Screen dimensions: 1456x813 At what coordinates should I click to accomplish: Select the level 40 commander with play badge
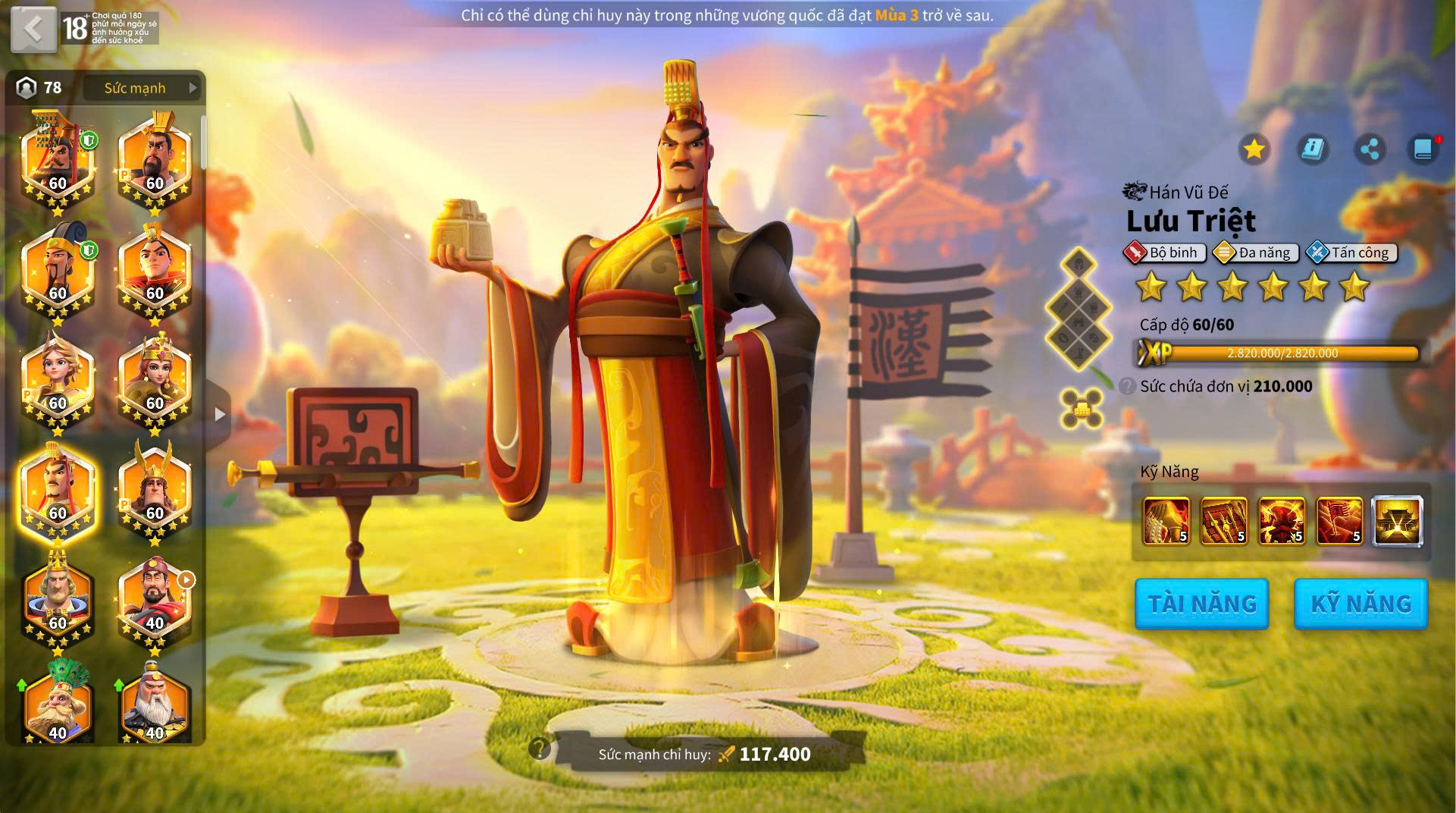(155, 603)
